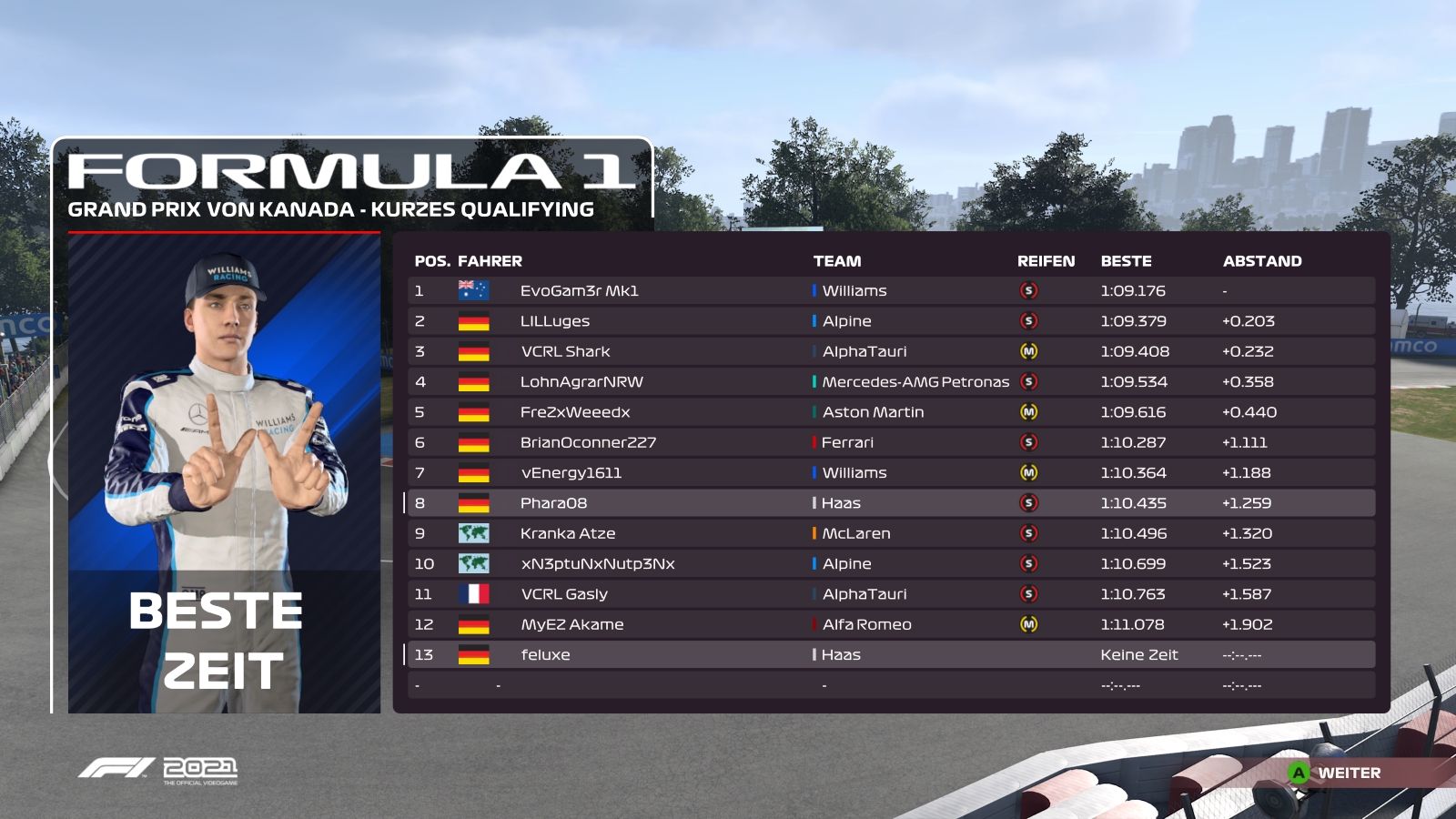
Task: Choose the LILLuges driver row
Action: [555, 321]
